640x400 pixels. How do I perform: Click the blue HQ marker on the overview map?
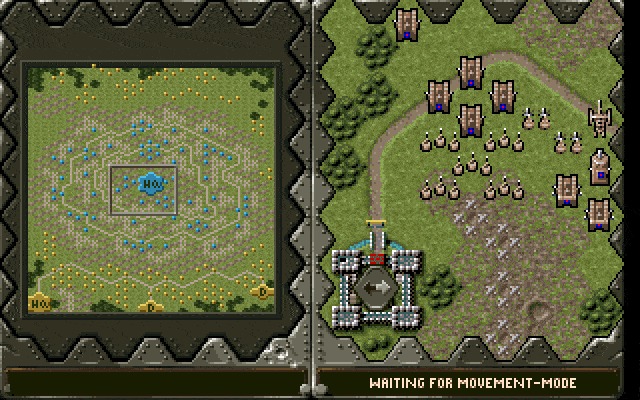click(x=150, y=184)
